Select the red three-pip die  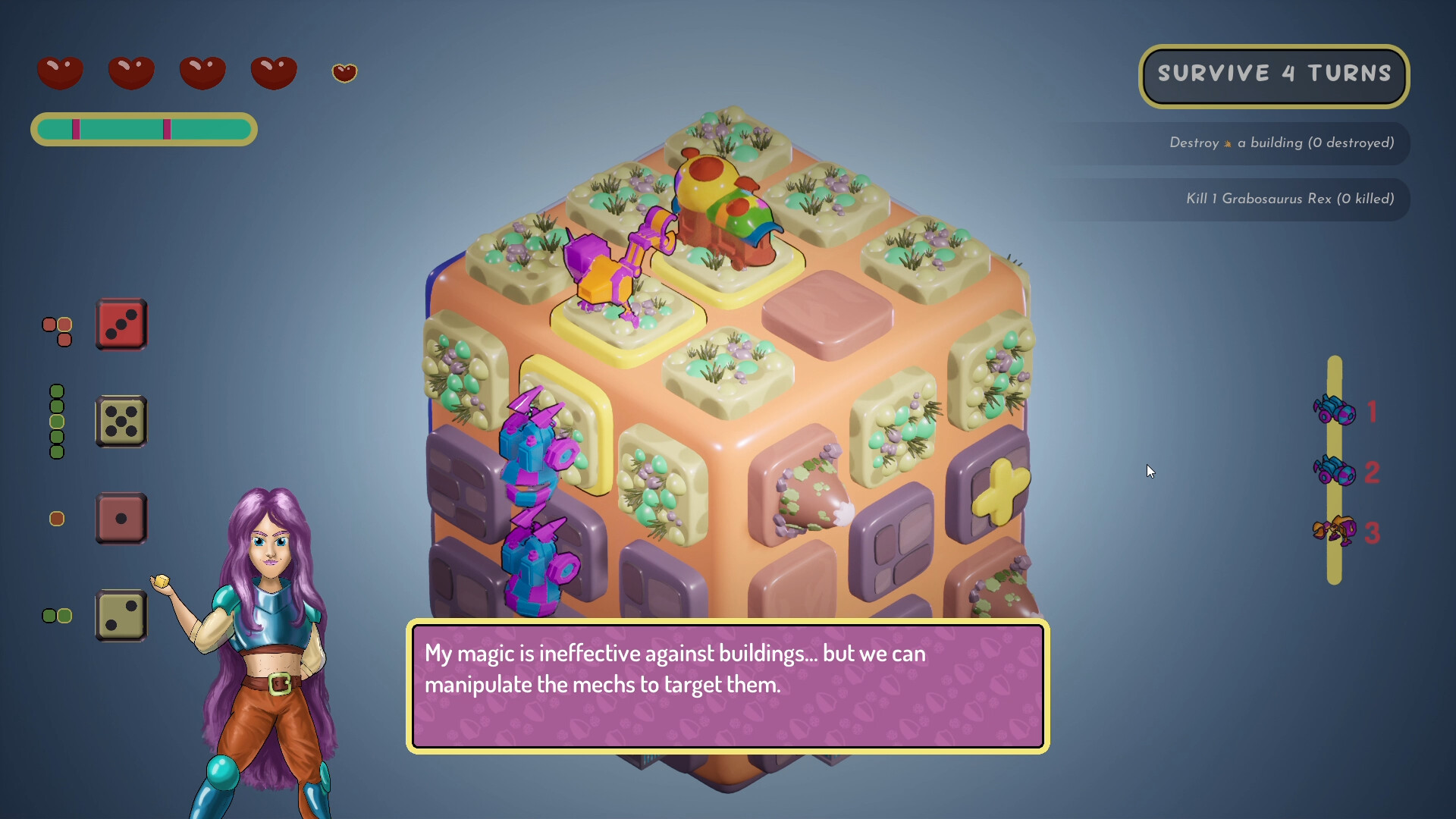pyautogui.click(x=121, y=325)
